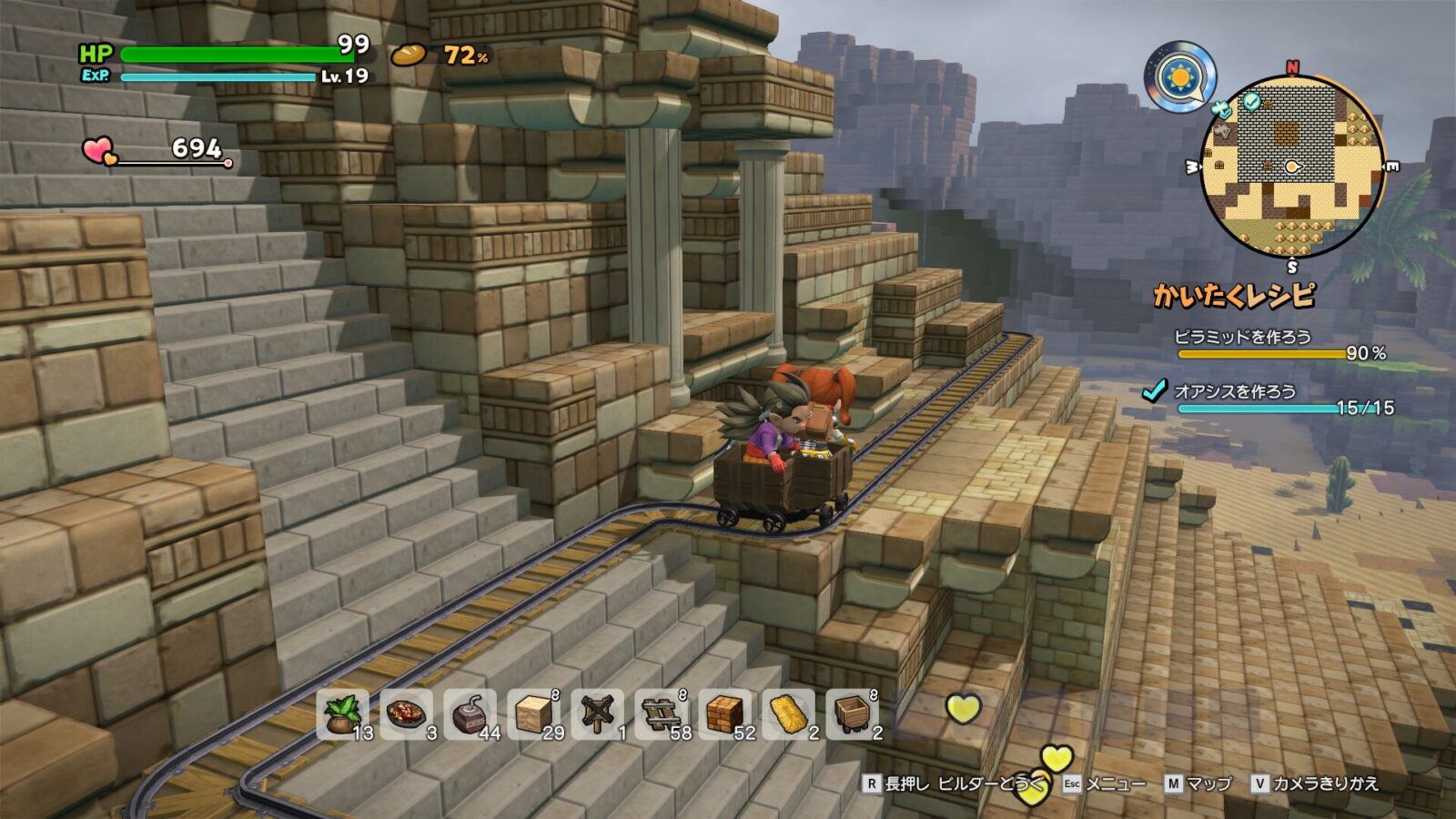
Task: Select the orange brick block slot
Action: [724, 713]
